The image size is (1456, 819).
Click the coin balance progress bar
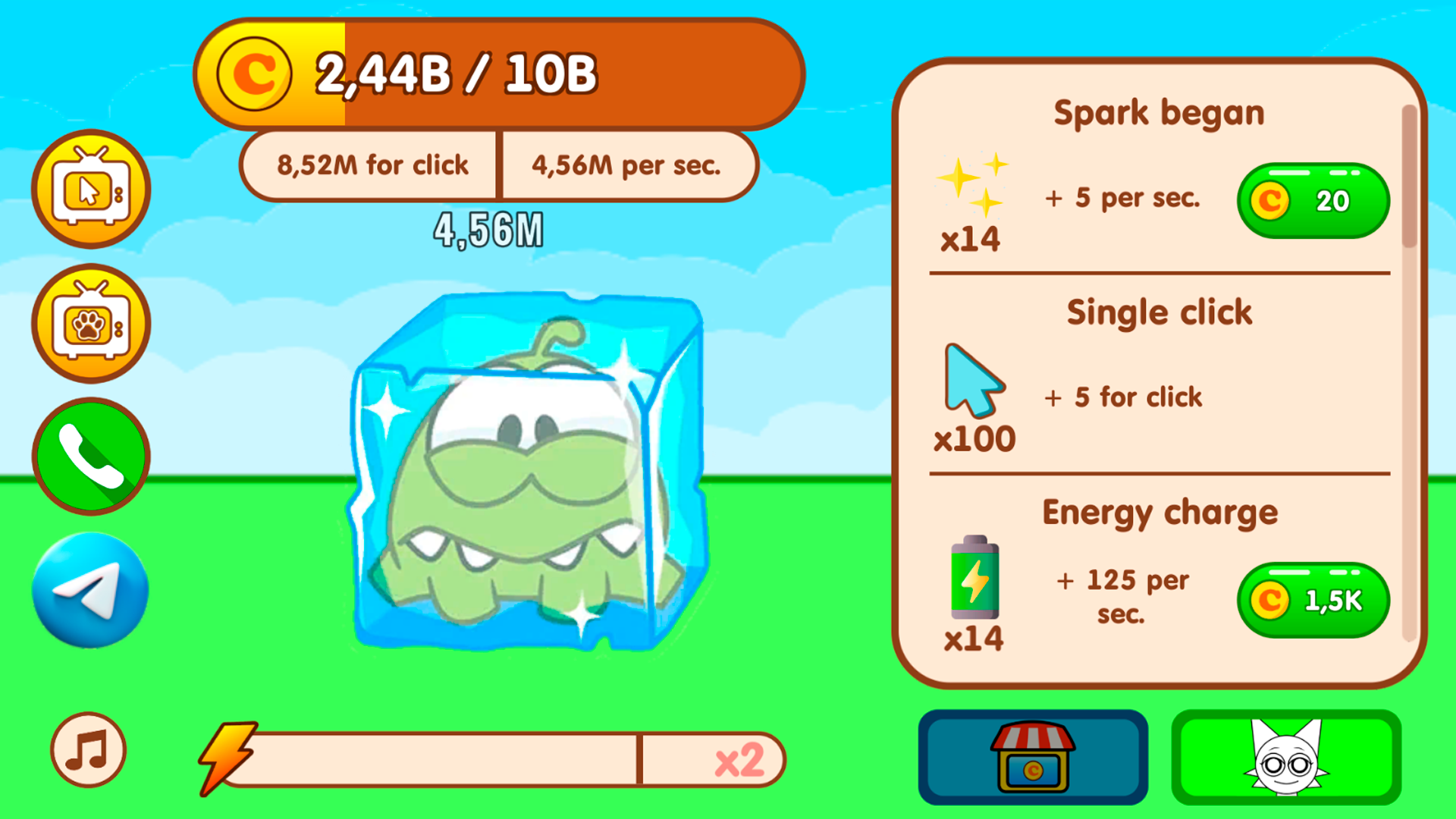(500, 72)
